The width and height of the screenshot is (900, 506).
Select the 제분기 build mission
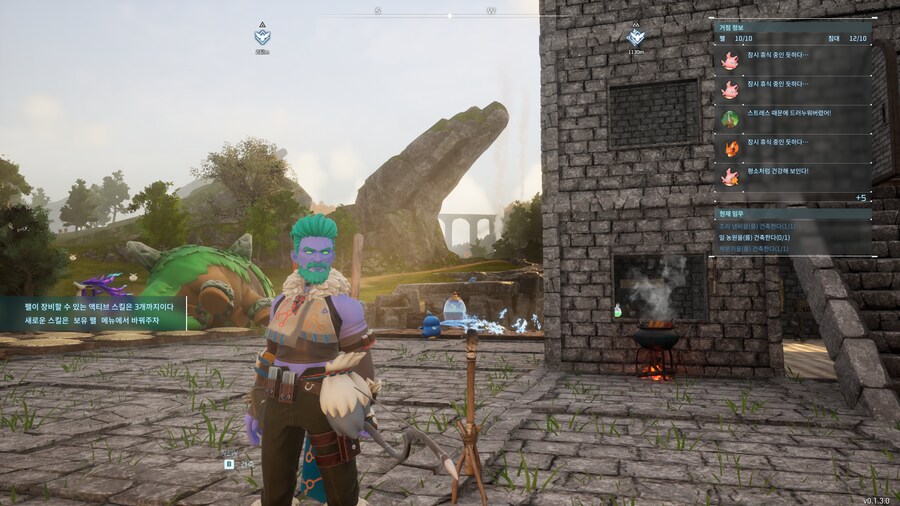pyautogui.click(x=762, y=248)
